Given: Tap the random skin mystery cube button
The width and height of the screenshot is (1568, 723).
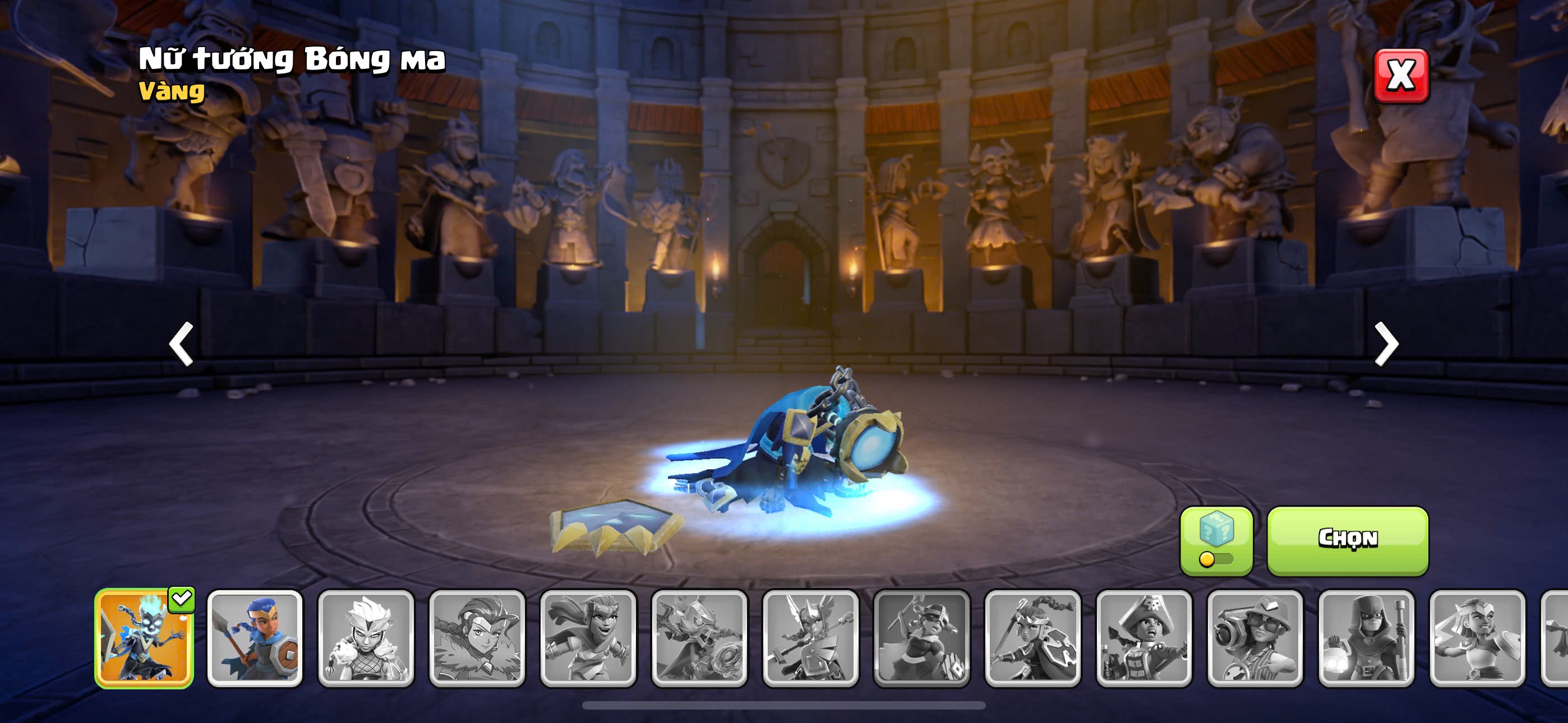Looking at the screenshot, I should [x=1216, y=540].
